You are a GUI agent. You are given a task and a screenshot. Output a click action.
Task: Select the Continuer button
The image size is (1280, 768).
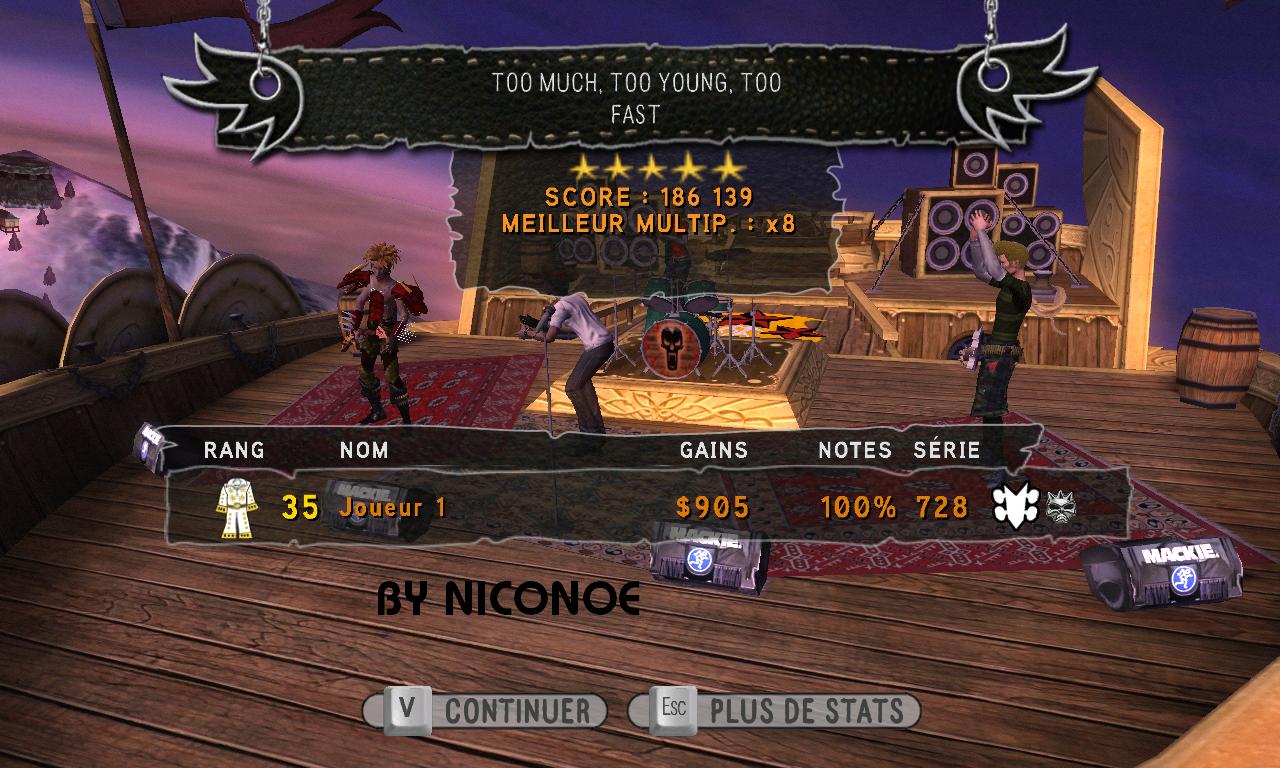click(486, 711)
